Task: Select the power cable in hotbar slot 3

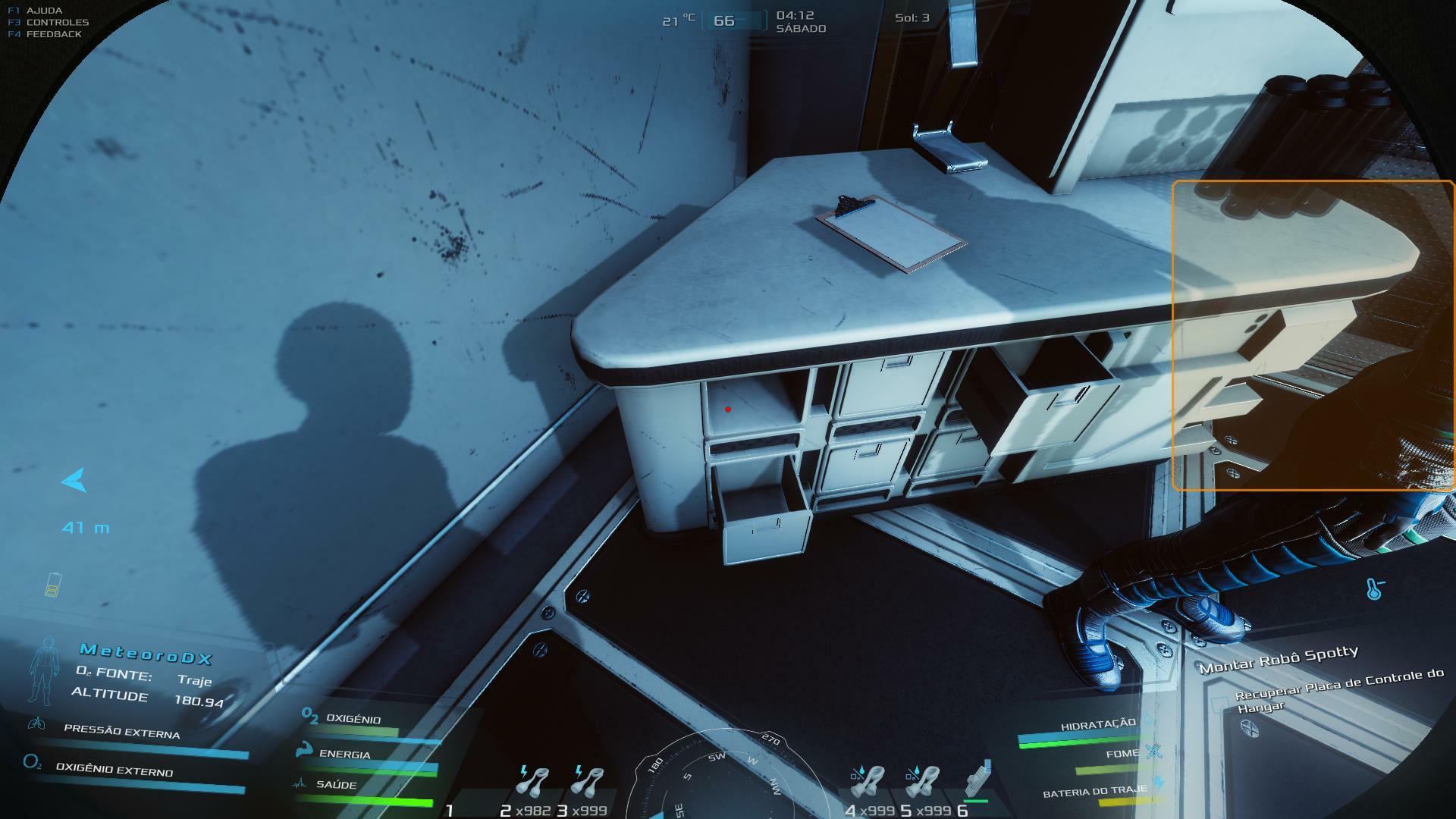Action: point(588,785)
